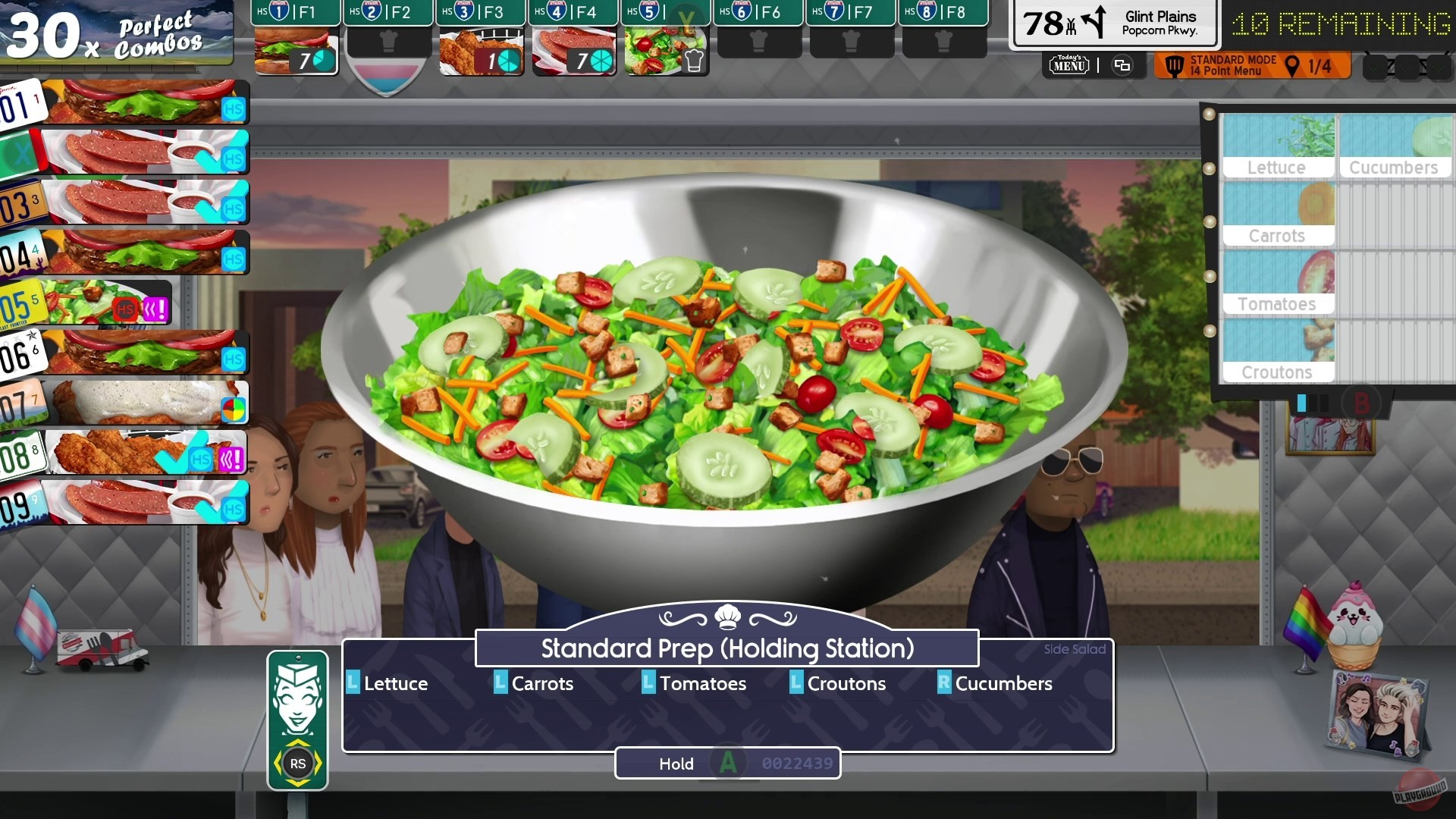
Task: Add lettuce using the L Lettuce button
Action: click(388, 683)
